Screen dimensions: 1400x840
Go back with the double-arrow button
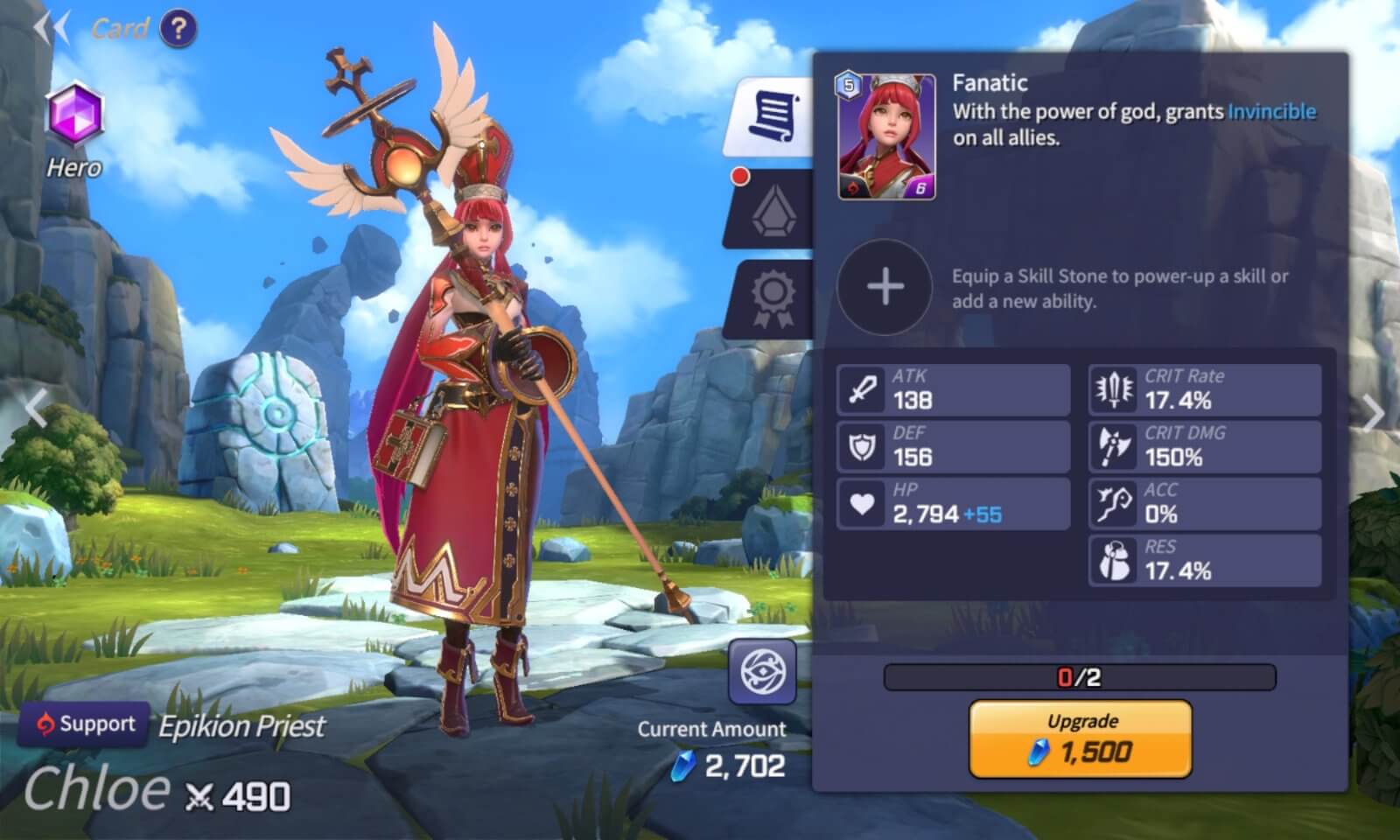(x=51, y=29)
